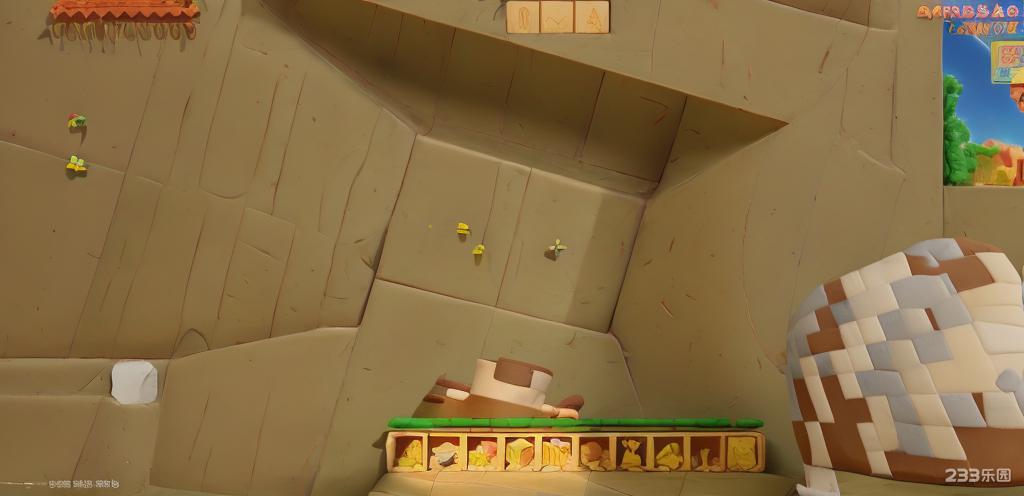Select the hotbar slot with white and blue item
1024x496 pixels.
(x=444, y=453)
